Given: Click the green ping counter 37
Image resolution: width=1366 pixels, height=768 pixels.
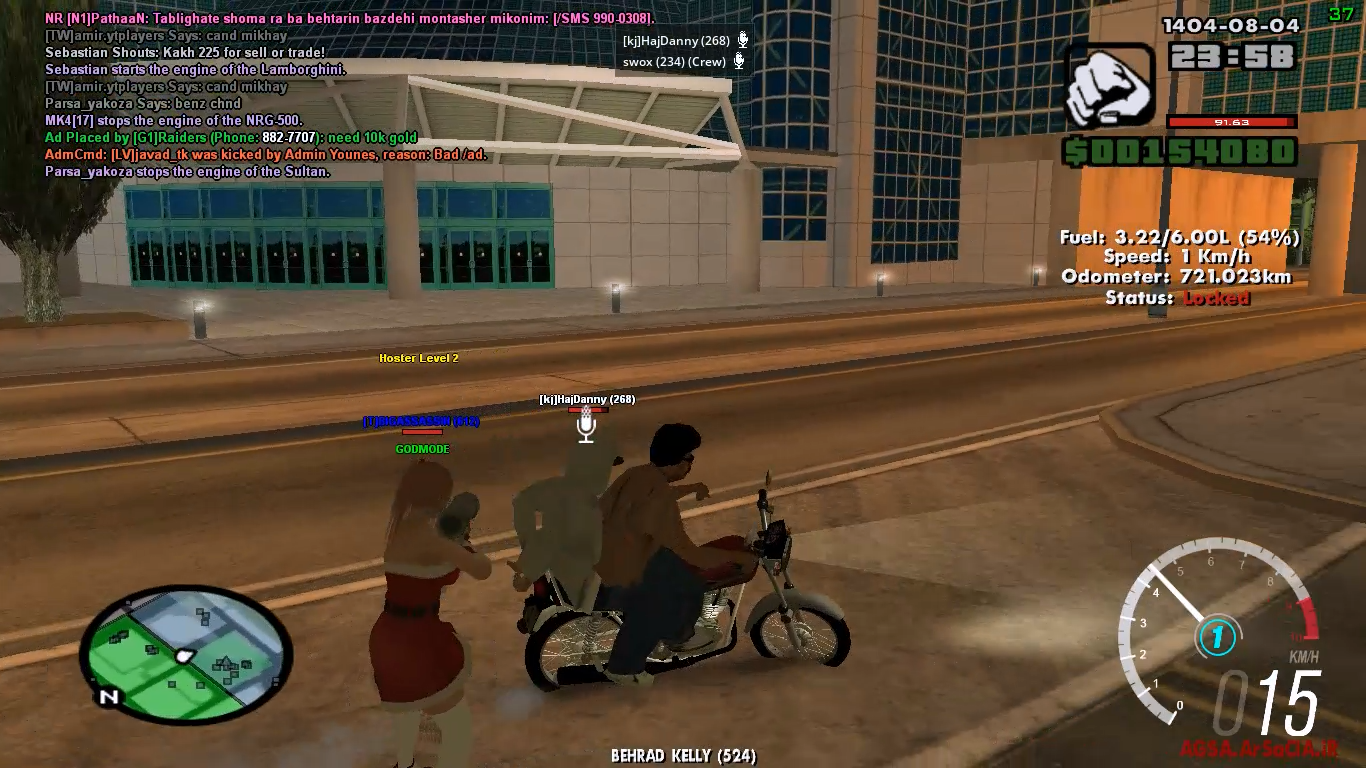Looking at the screenshot, I should [x=1341, y=14].
